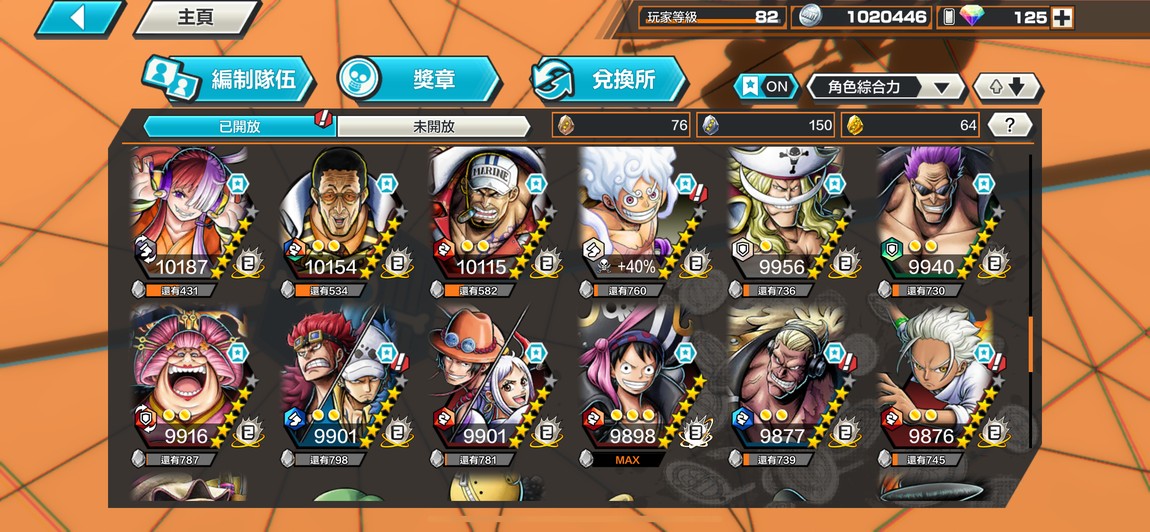
Task: Open 編制隊伍 team formation
Action: pyautogui.click(x=228, y=80)
